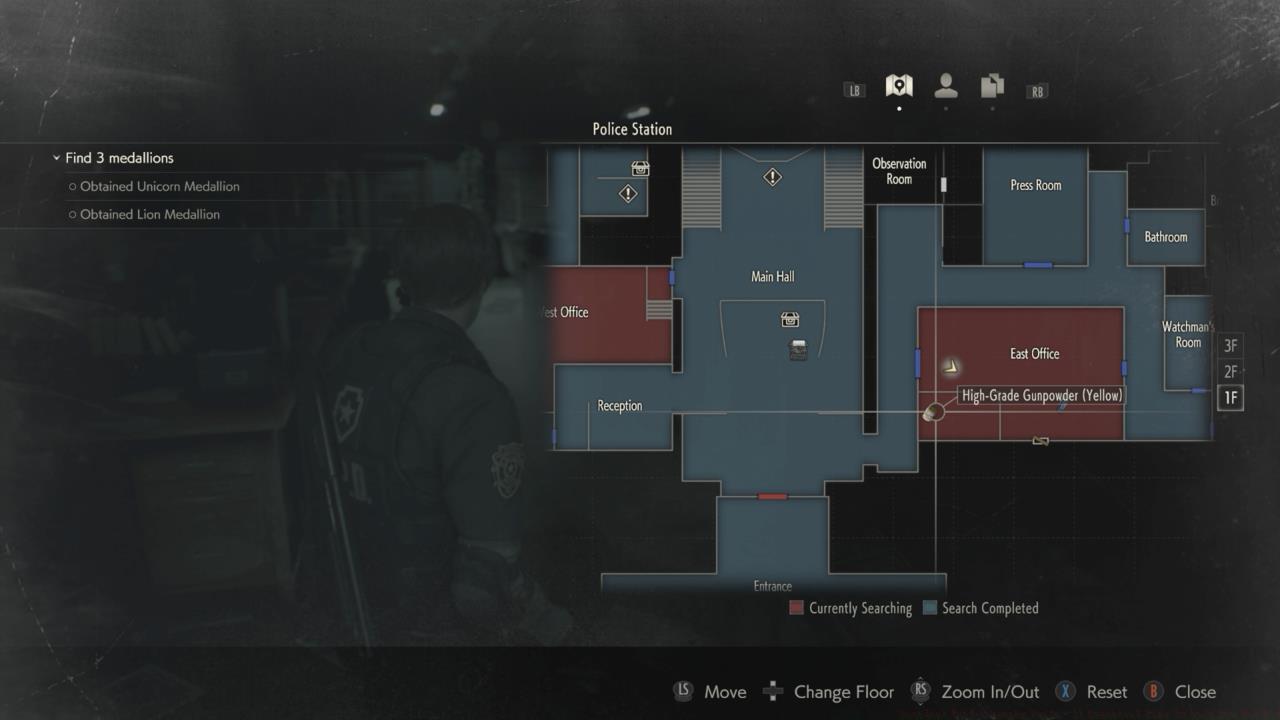Click the item box icon in the top-left room
Viewport: 1280px width, 720px height.
point(638,168)
